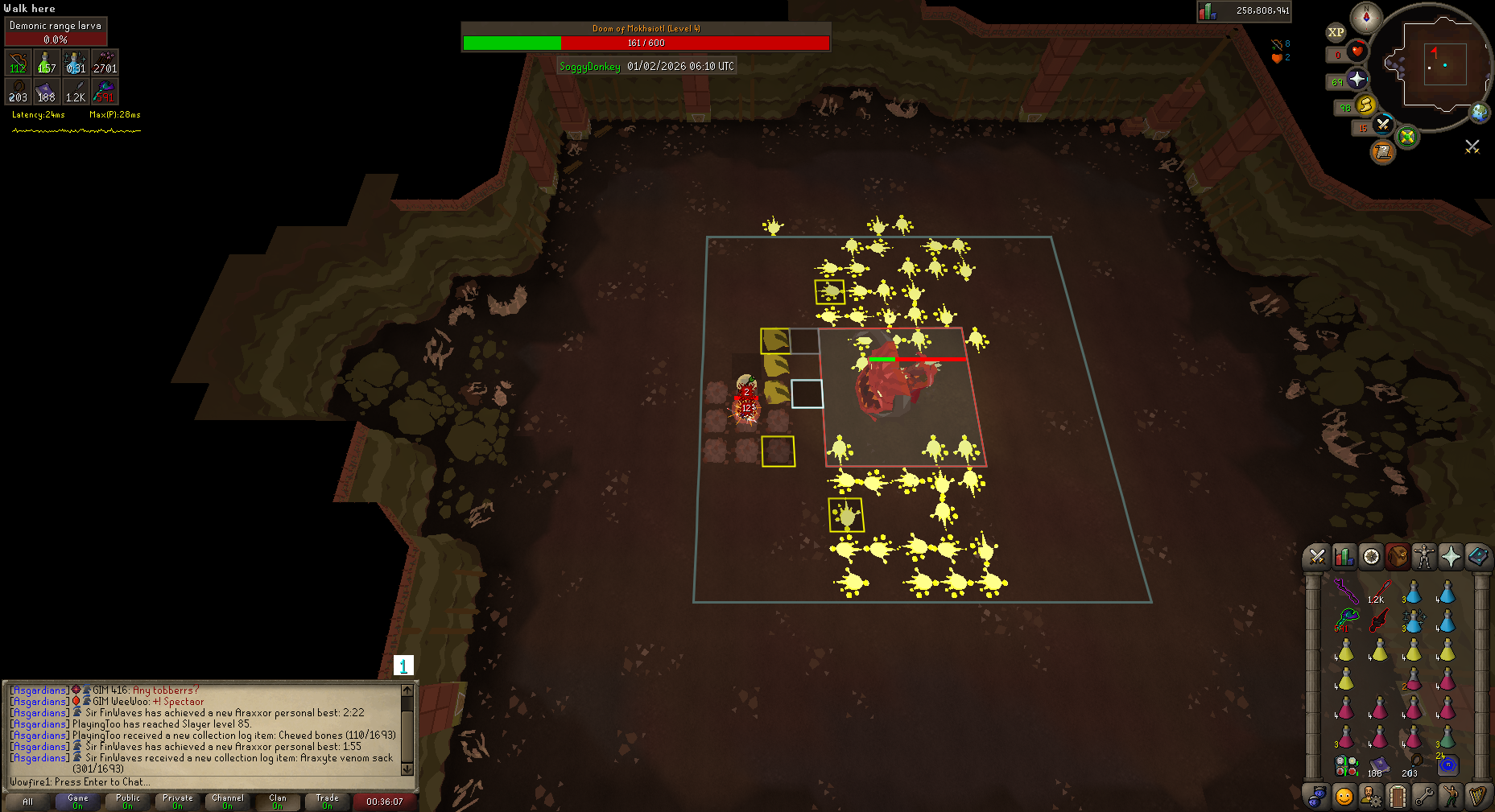1495x812 pixels.
Task: Open the Music harp tab
Action: pyautogui.click(x=1477, y=796)
